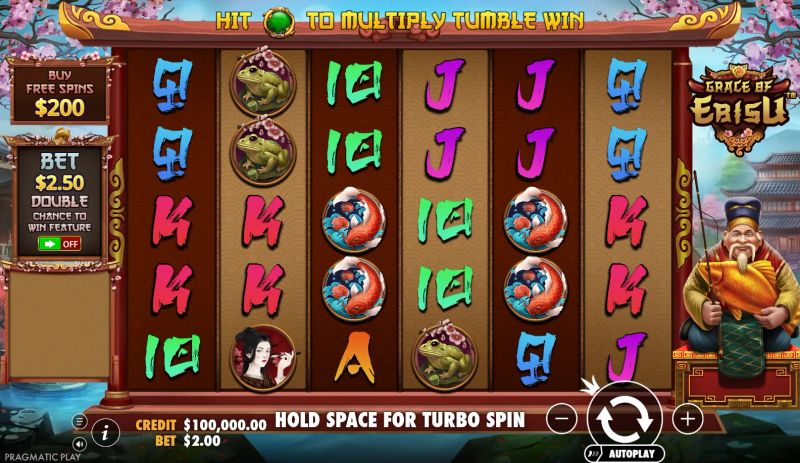
Task: Open the game information page
Action: click(x=105, y=432)
